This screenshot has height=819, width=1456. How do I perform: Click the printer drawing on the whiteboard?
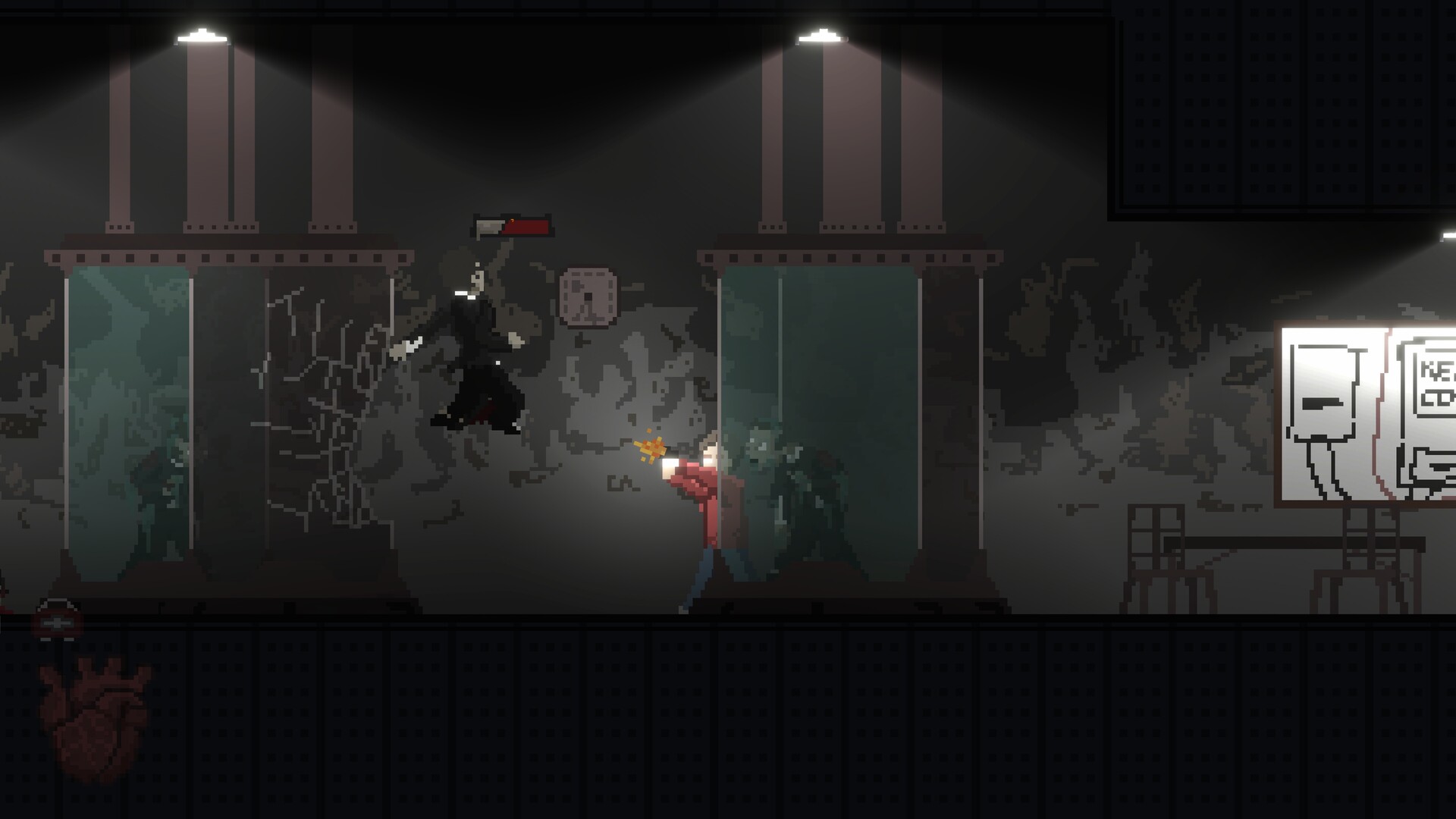[x=1323, y=394]
